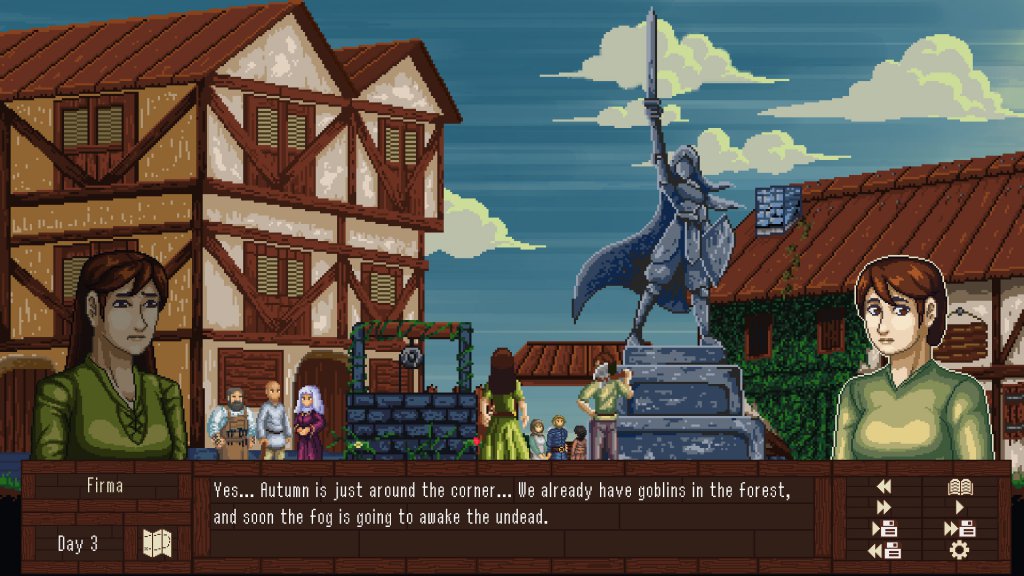Select the single arrow with floppy disk icon
The height and width of the screenshot is (576, 1024).
885,529
